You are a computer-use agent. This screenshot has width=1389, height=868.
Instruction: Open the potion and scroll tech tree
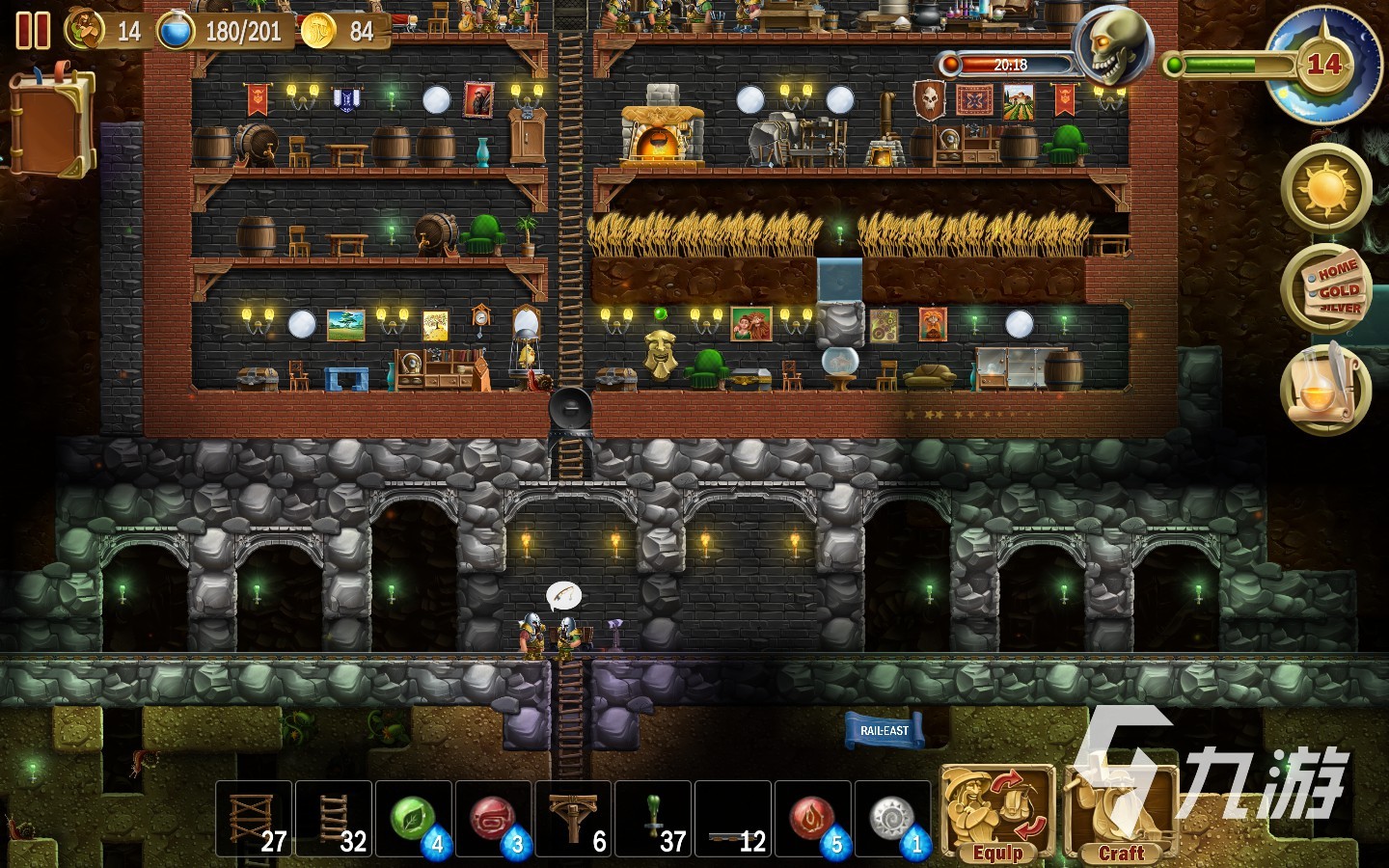click(x=1326, y=388)
